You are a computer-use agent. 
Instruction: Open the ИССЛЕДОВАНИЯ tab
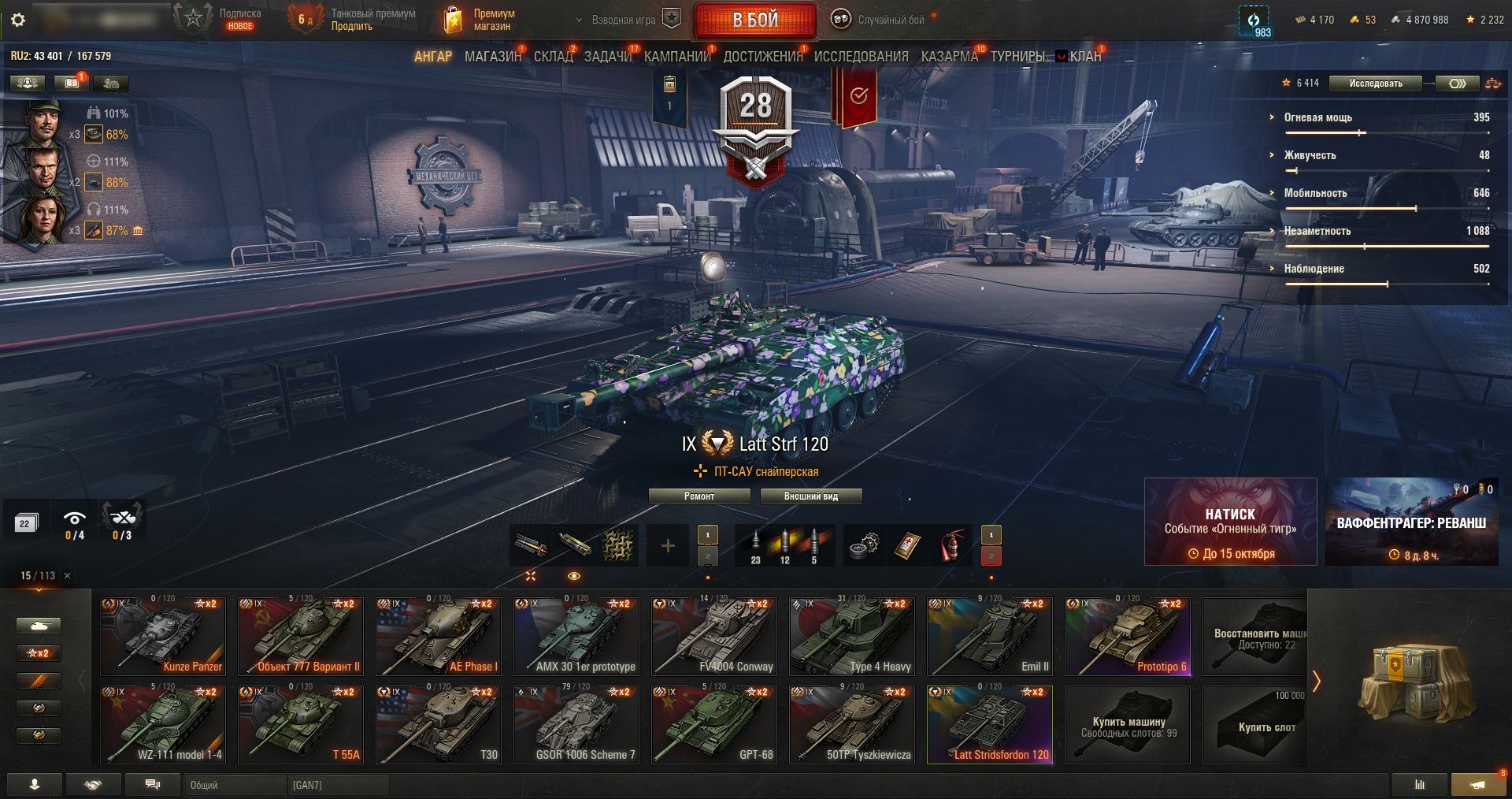[x=861, y=57]
